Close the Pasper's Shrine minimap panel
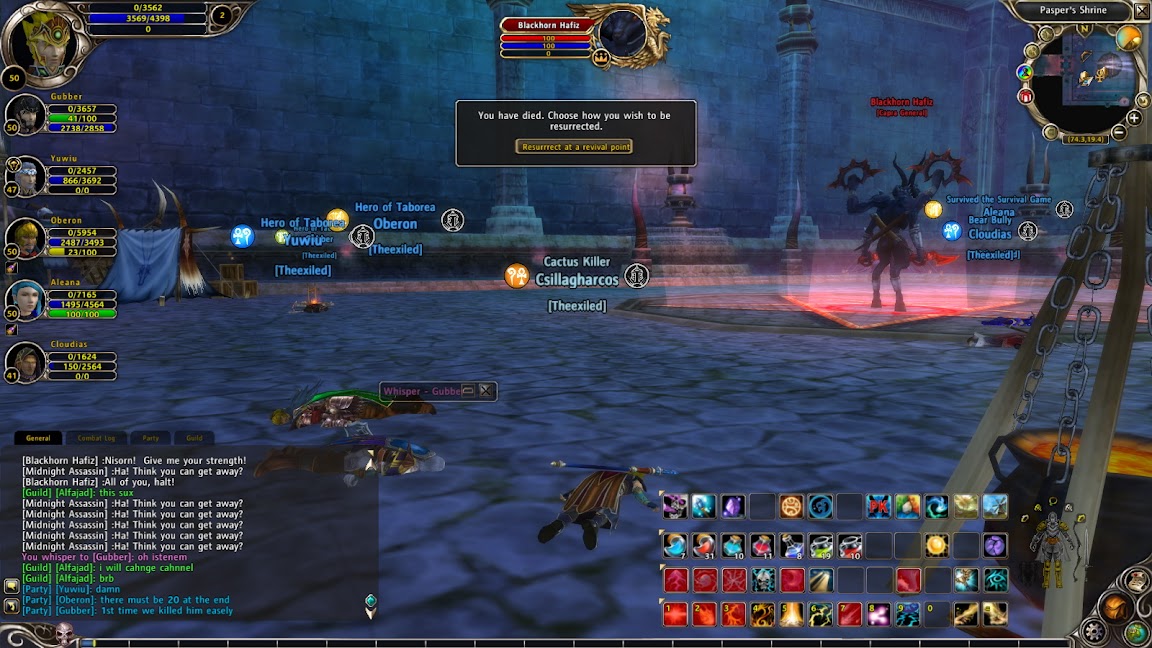The width and height of the screenshot is (1152, 648). (1141, 11)
